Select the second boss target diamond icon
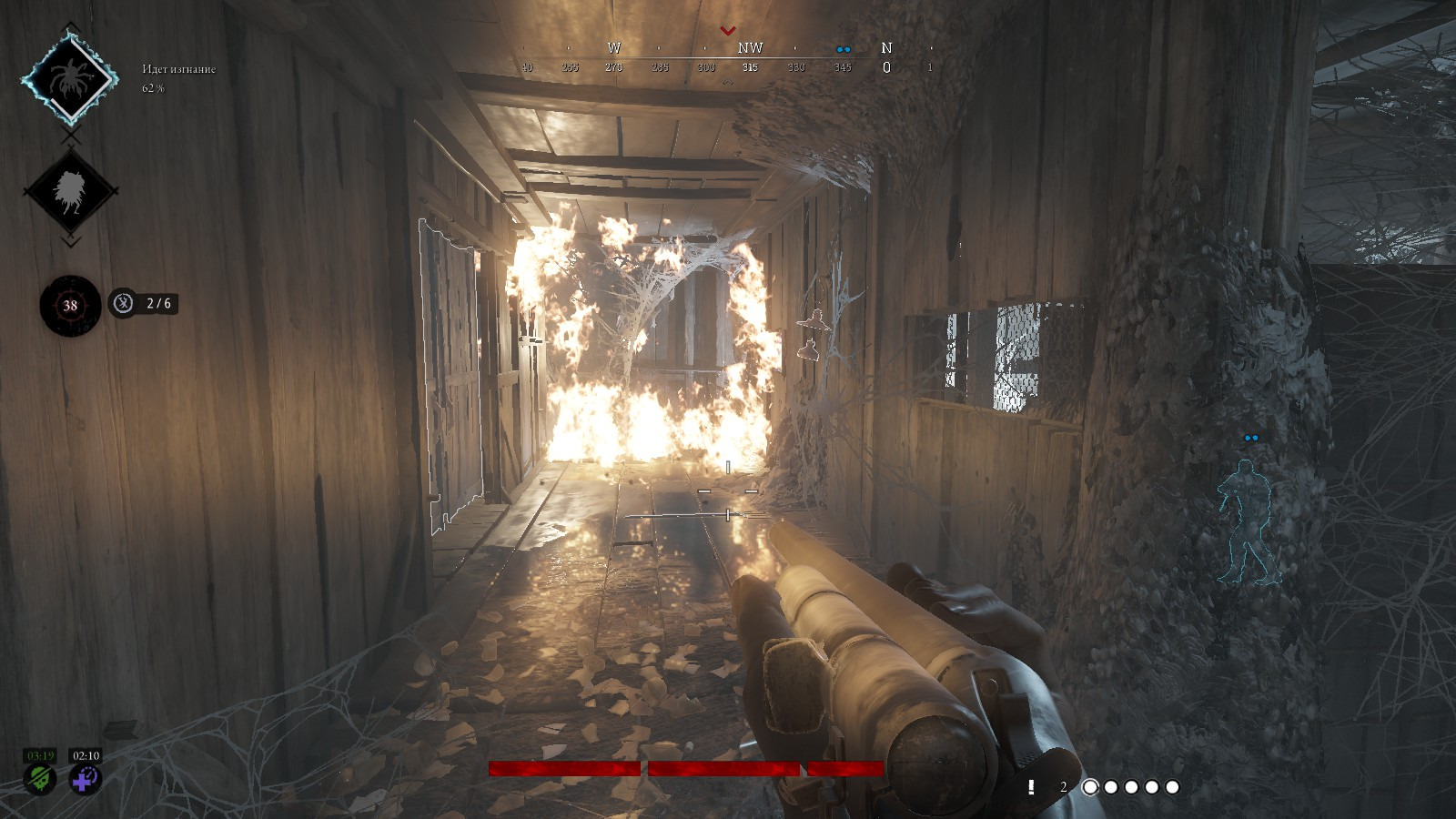 [x=70, y=191]
